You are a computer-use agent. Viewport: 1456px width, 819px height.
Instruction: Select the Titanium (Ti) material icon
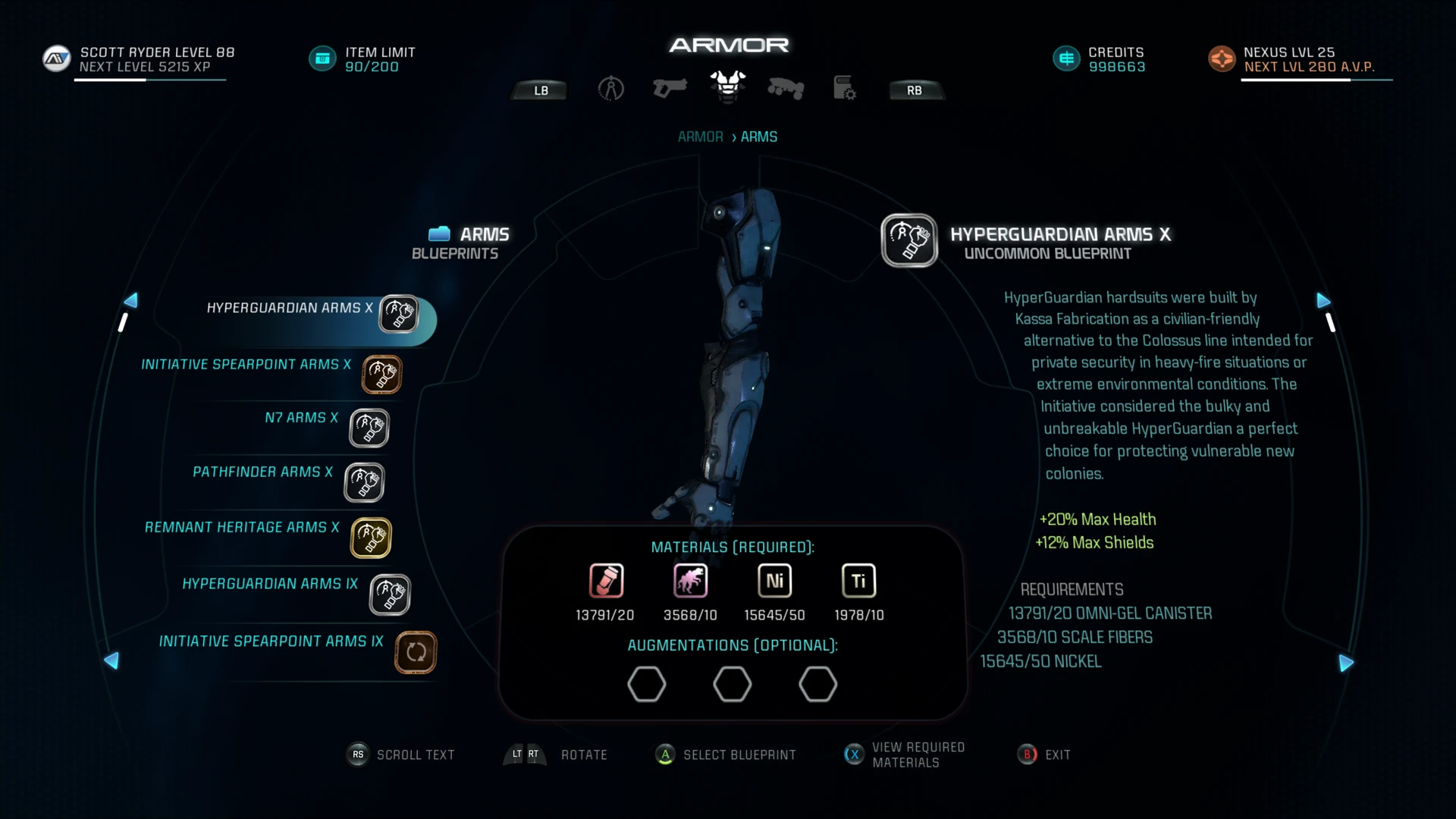click(x=858, y=581)
